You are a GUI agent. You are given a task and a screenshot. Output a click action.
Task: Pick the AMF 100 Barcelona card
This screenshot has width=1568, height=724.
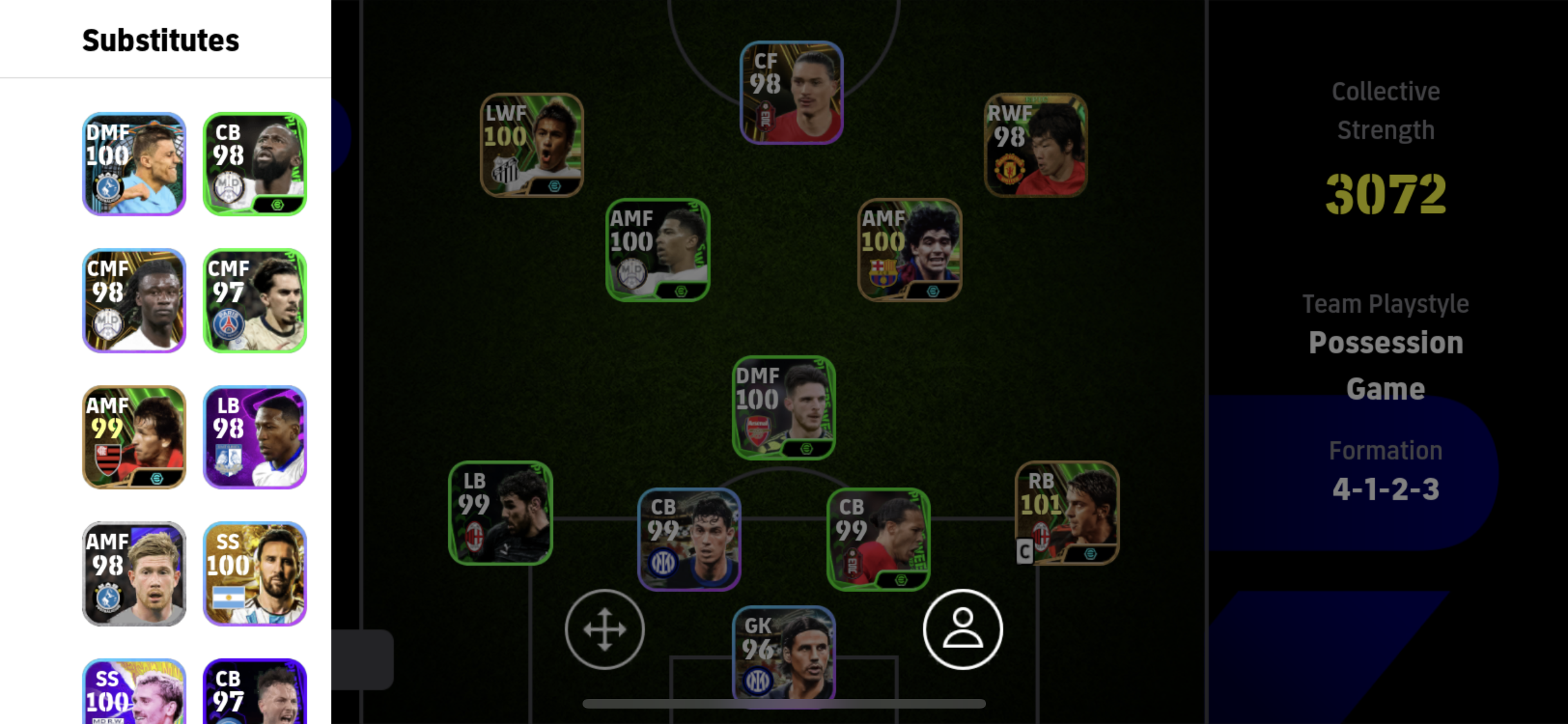[x=910, y=250]
